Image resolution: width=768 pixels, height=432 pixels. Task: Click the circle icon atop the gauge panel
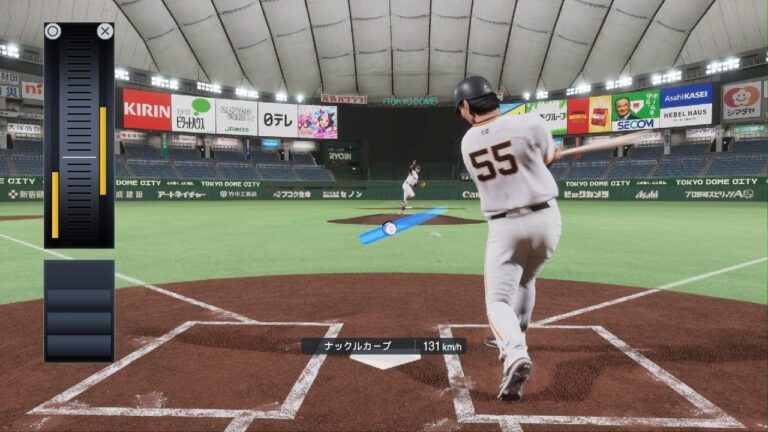click(53, 31)
